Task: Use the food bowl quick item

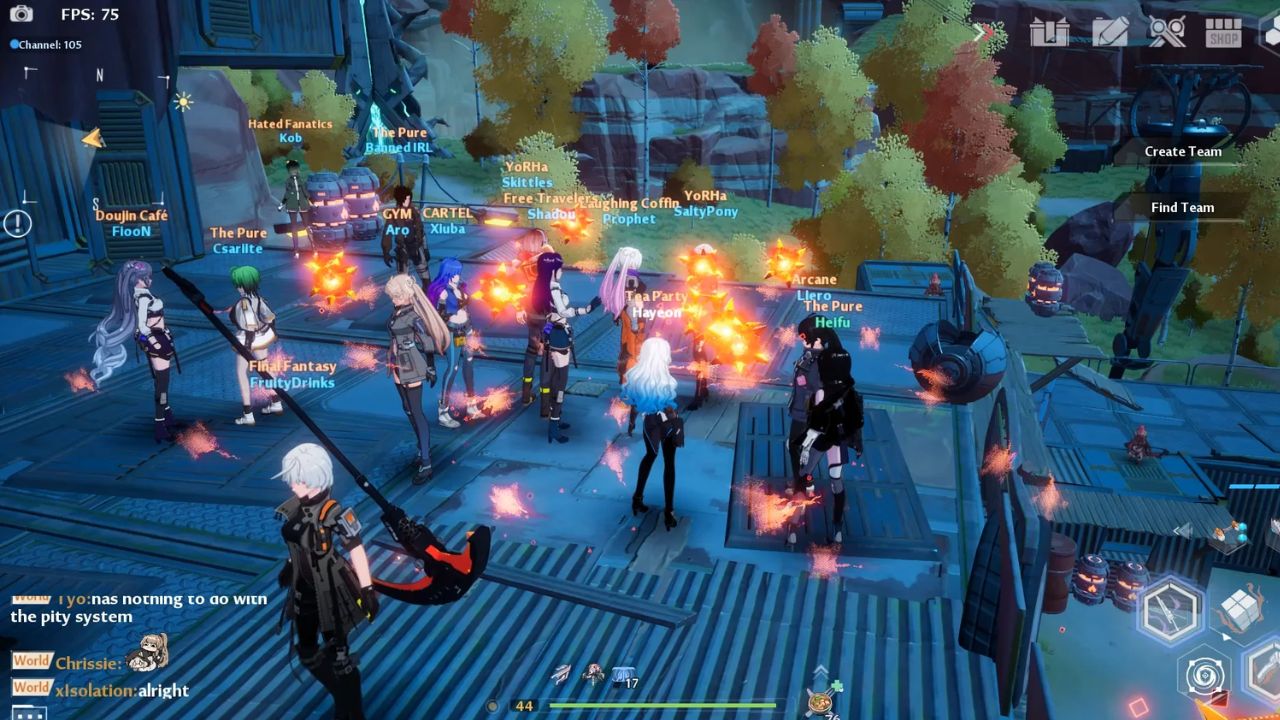Action: tap(823, 701)
